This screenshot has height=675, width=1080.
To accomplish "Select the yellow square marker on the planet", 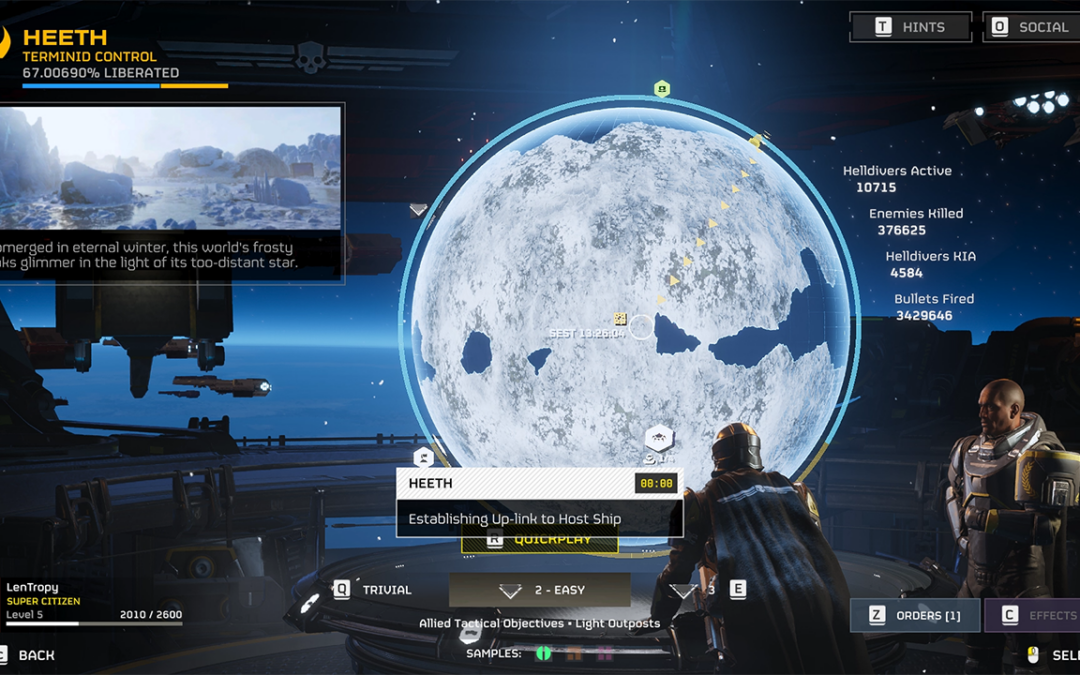I will pos(620,319).
